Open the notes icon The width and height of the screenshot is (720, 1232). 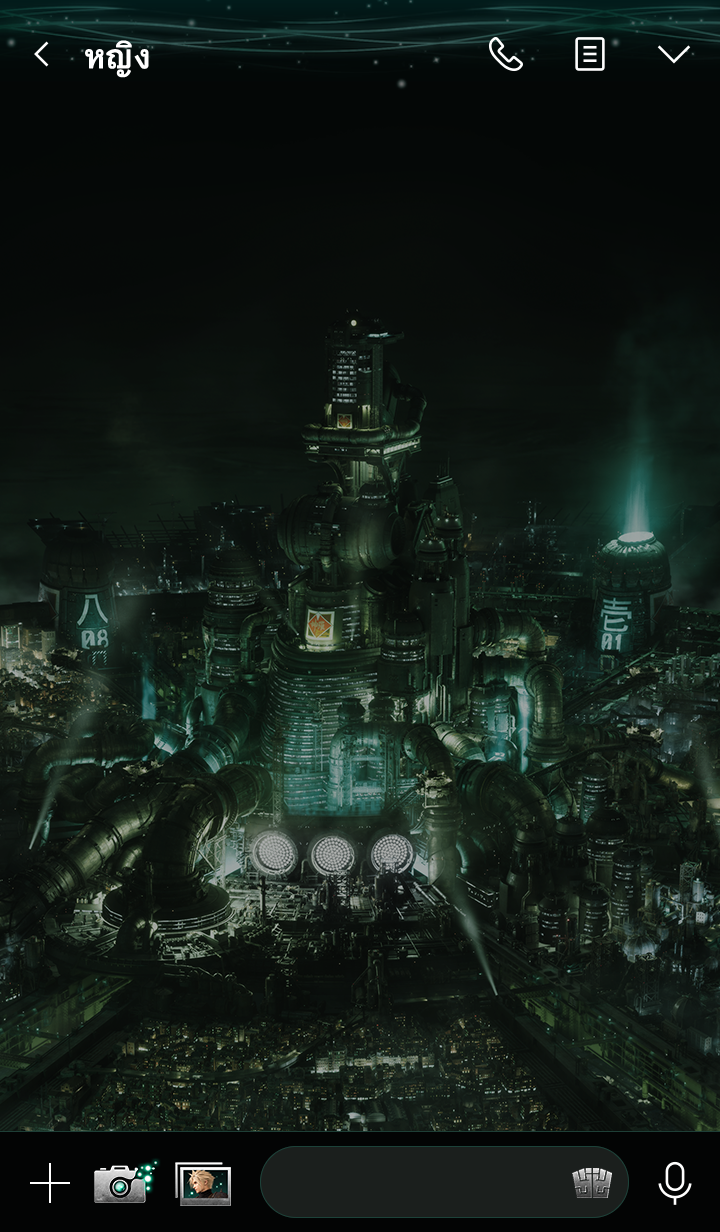tap(590, 55)
